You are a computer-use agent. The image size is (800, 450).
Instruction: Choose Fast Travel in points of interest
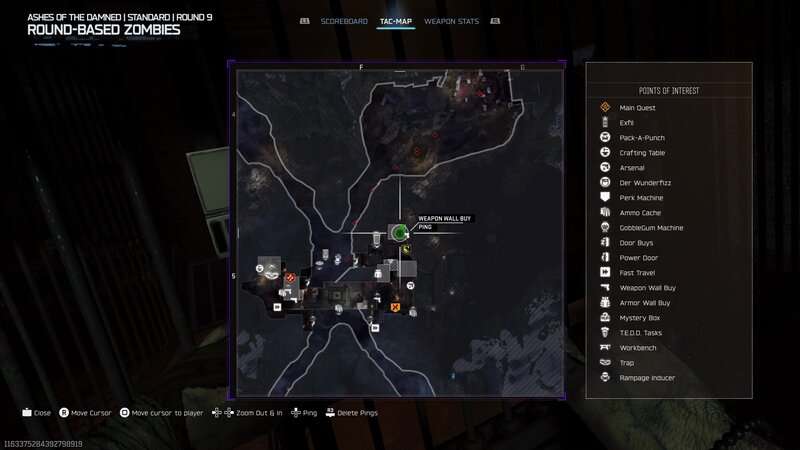pyautogui.click(x=637, y=273)
